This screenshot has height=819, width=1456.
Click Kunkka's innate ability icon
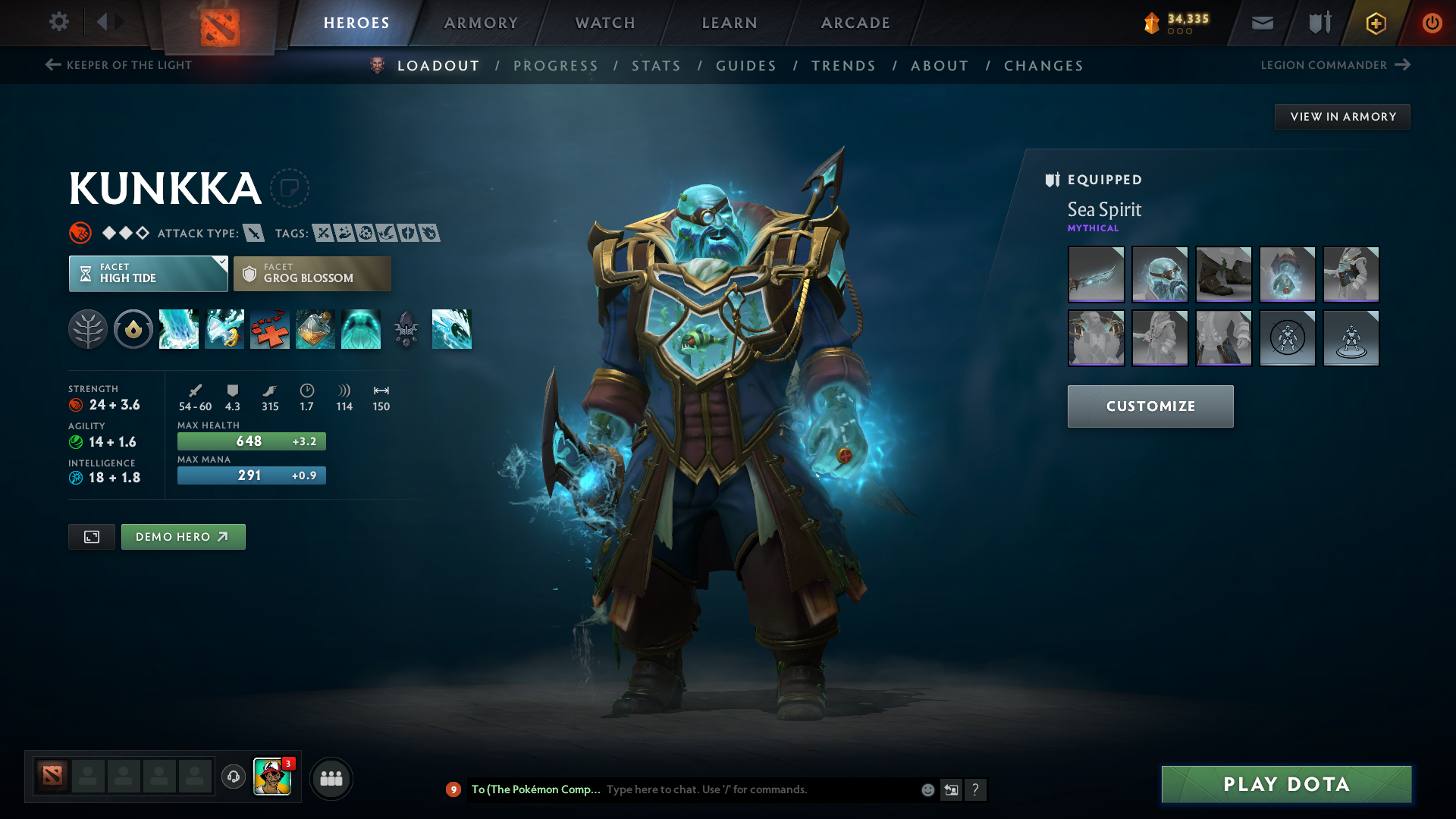[x=87, y=329]
